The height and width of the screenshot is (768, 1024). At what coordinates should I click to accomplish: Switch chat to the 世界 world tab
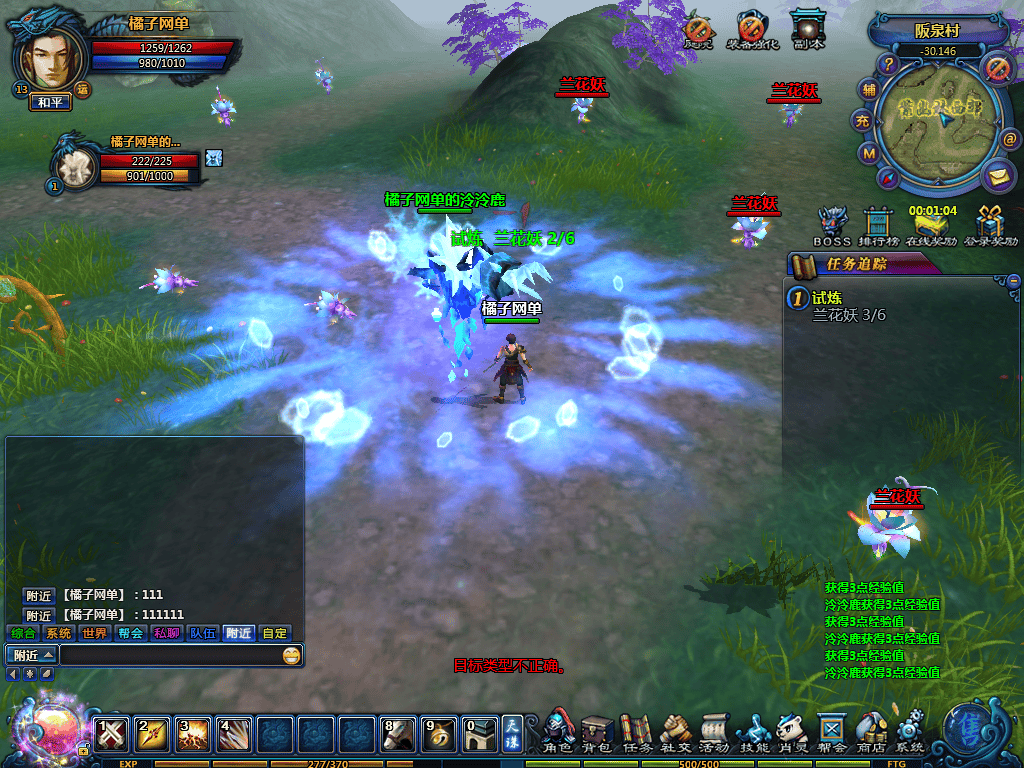point(95,633)
